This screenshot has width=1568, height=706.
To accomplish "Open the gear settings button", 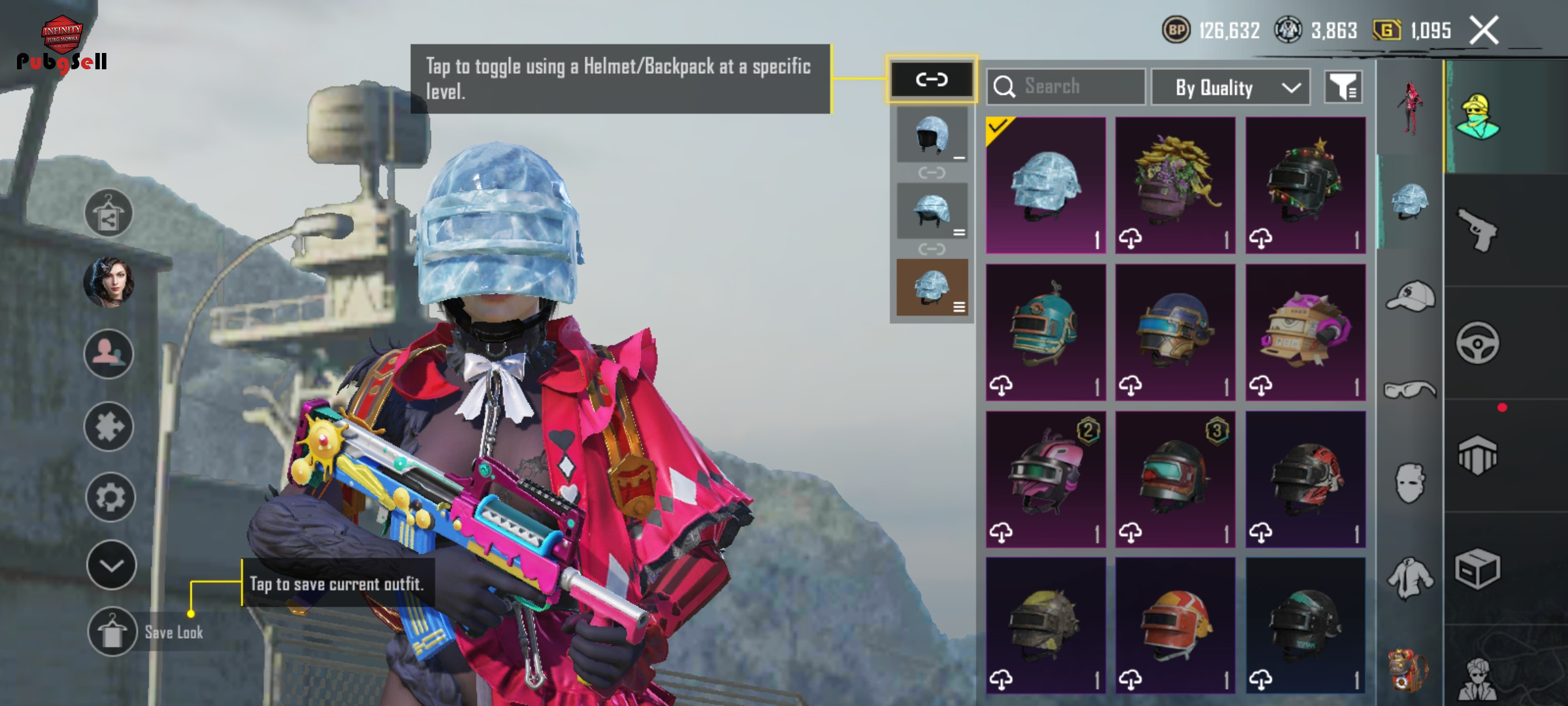I will click(110, 497).
